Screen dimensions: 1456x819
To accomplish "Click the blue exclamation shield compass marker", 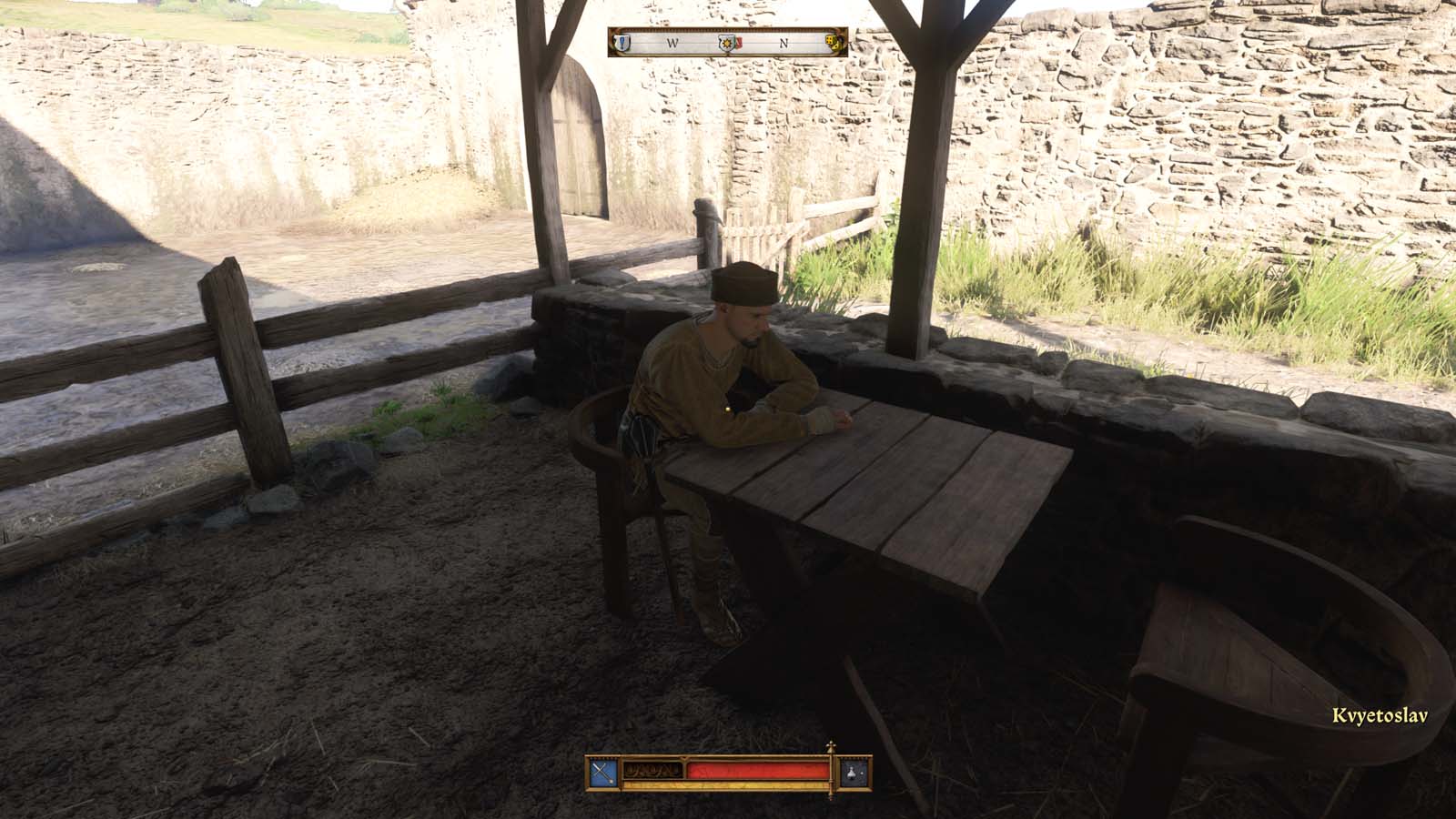I will coord(622,43).
